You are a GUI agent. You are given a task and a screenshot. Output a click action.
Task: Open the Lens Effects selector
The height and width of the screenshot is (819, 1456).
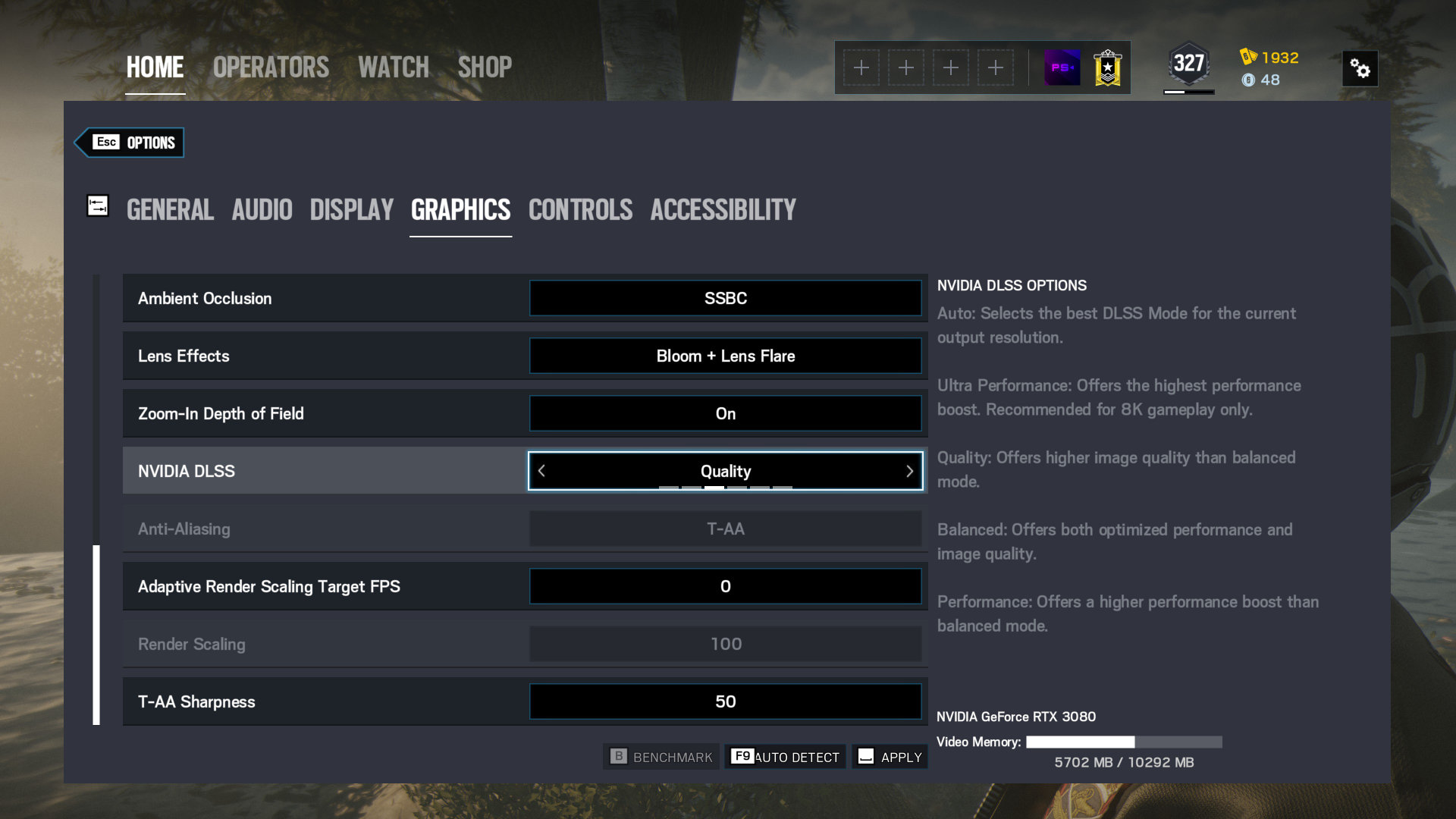point(726,356)
